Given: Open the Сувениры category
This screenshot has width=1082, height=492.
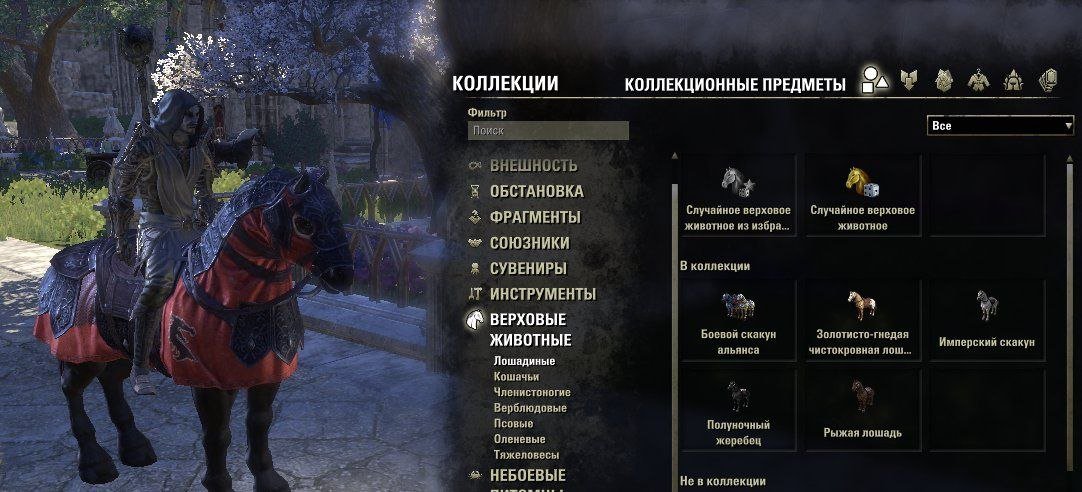Looking at the screenshot, I should (528, 269).
